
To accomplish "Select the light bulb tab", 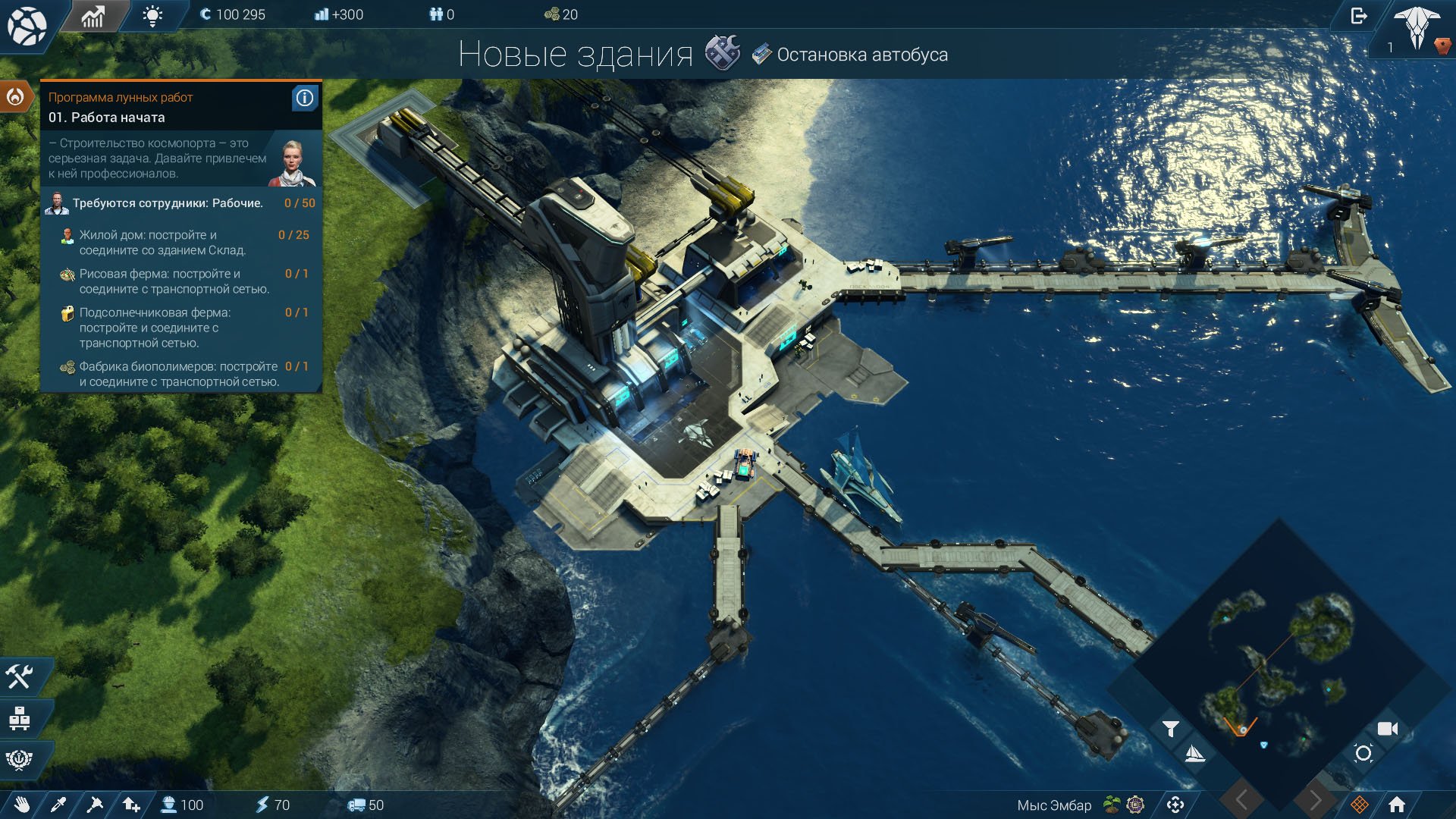I will tap(152, 16).
